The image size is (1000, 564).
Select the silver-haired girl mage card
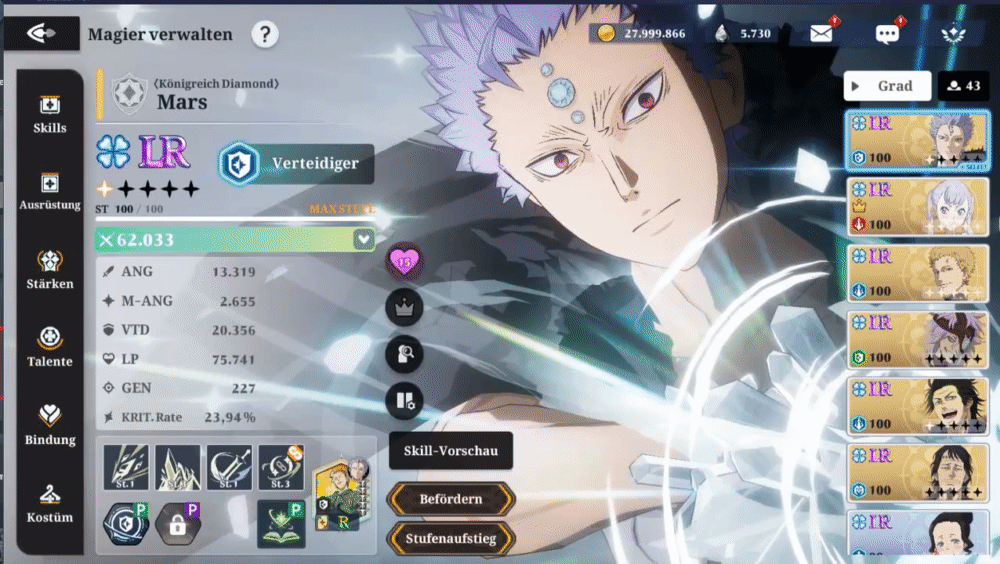coord(919,206)
